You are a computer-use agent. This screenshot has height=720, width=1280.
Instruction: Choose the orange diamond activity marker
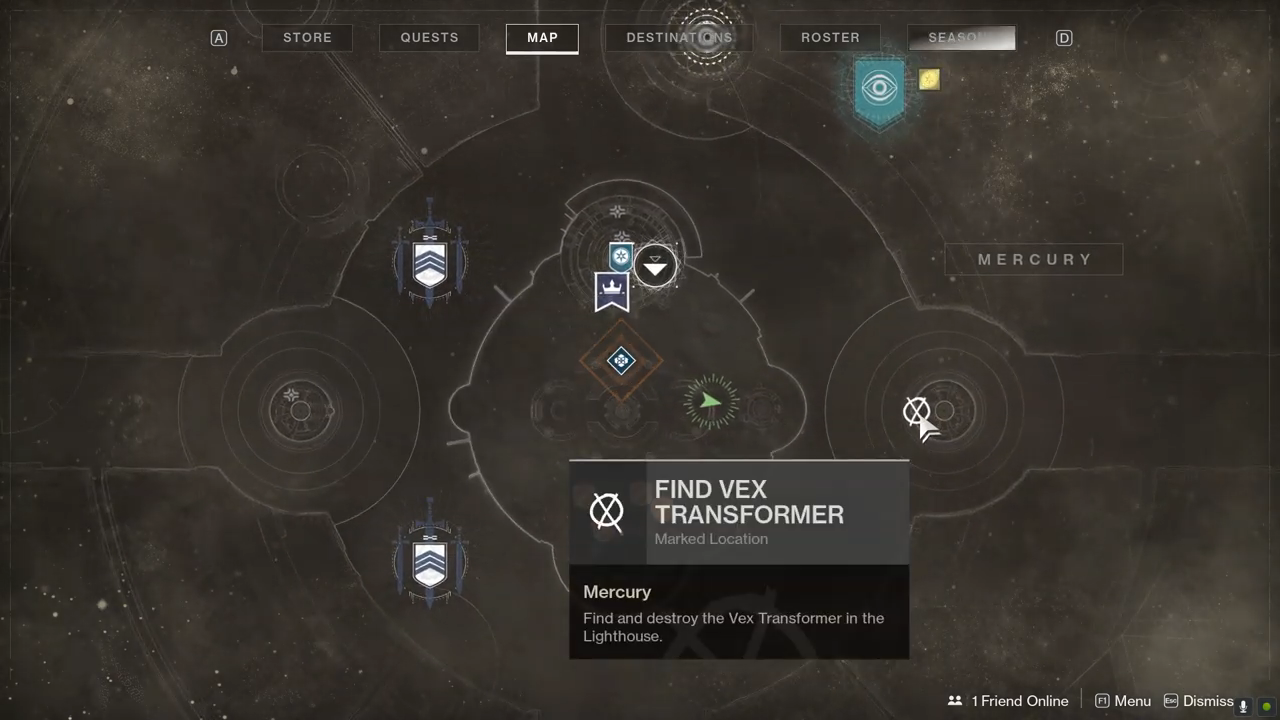(x=621, y=360)
